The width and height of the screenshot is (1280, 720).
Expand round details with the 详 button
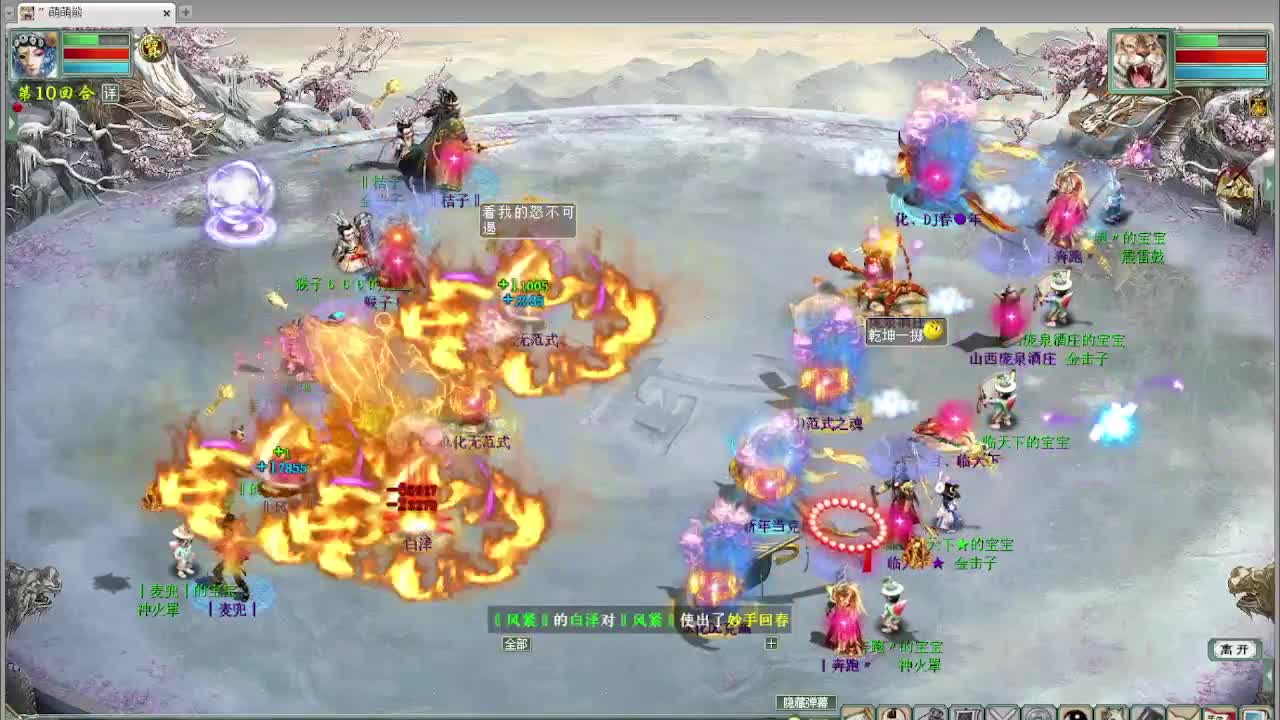point(110,92)
